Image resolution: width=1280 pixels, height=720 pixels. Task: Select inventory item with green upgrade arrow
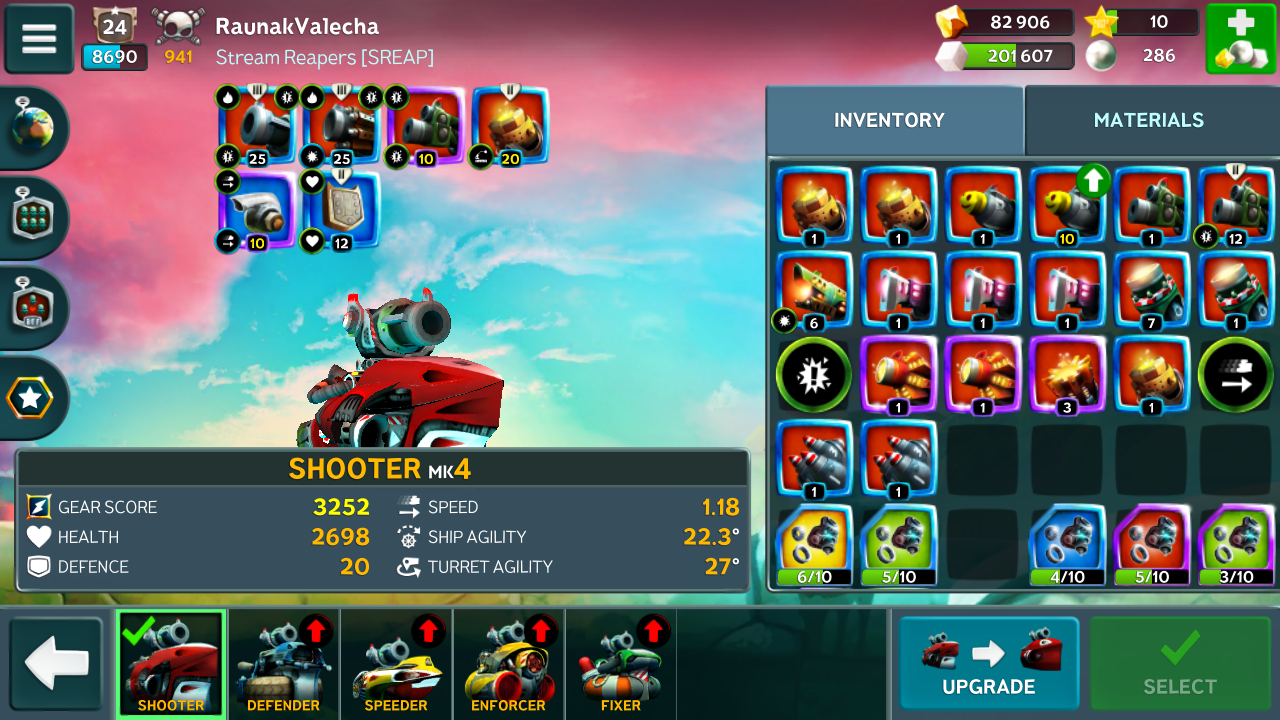click(x=1067, y=207)
